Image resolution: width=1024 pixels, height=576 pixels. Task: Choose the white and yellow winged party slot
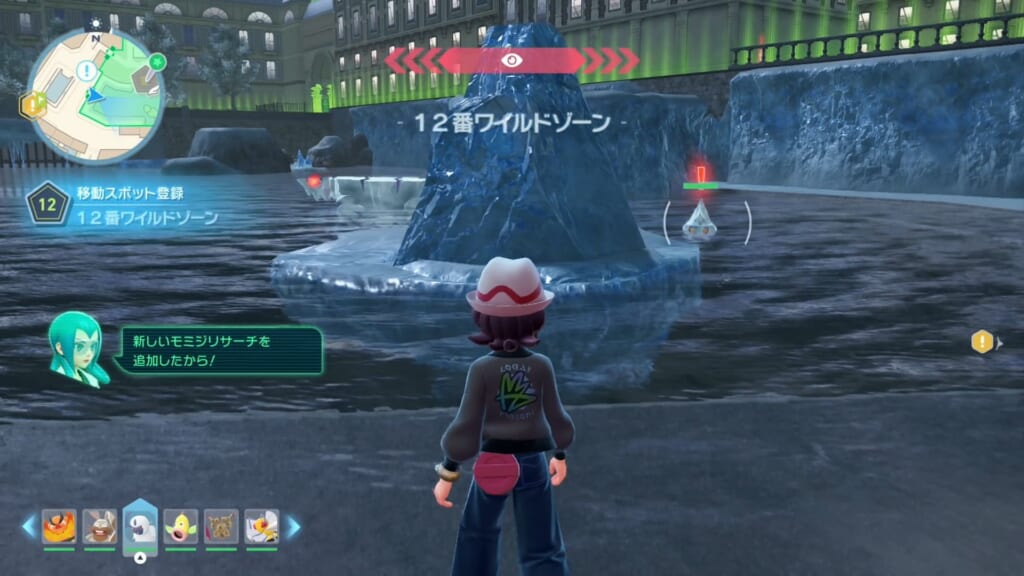[x=261, y=525]
